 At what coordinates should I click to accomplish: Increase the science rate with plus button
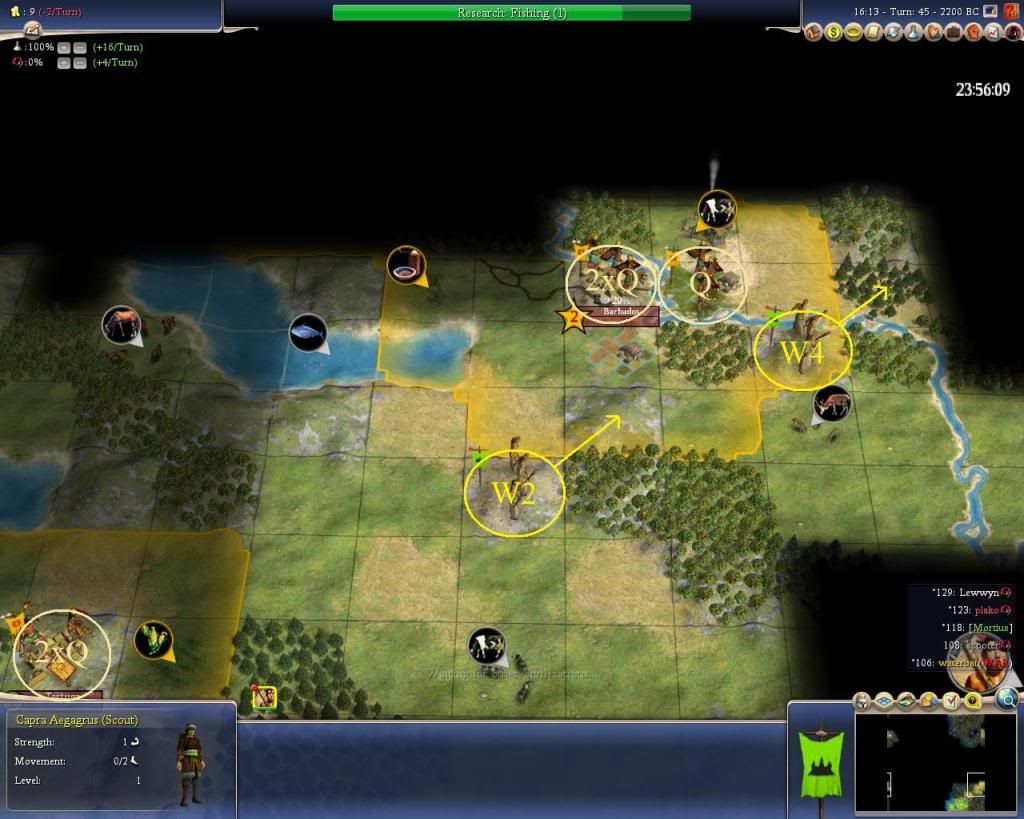coord(63,47)
